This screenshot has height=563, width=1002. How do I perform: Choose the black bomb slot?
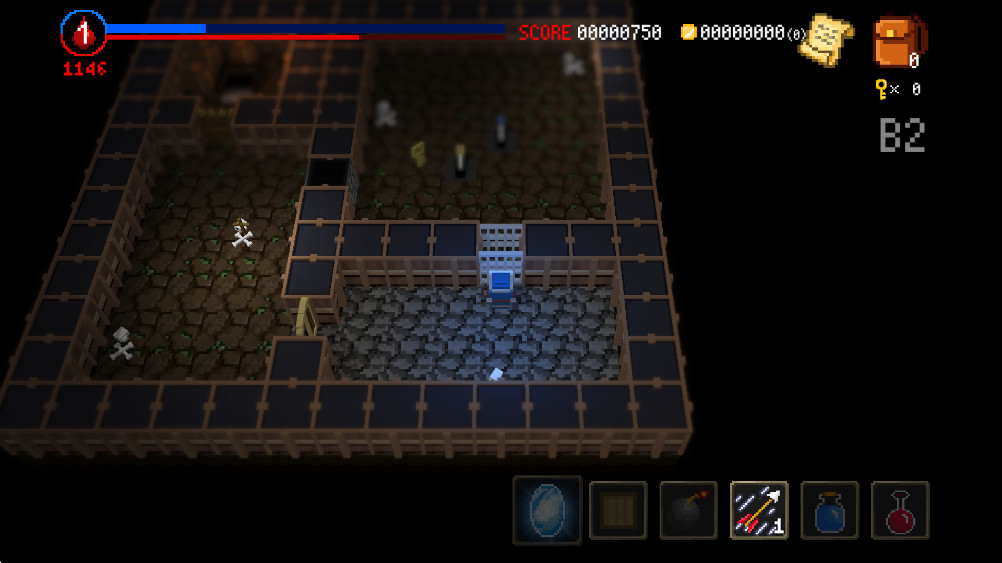tap(688, 510)
